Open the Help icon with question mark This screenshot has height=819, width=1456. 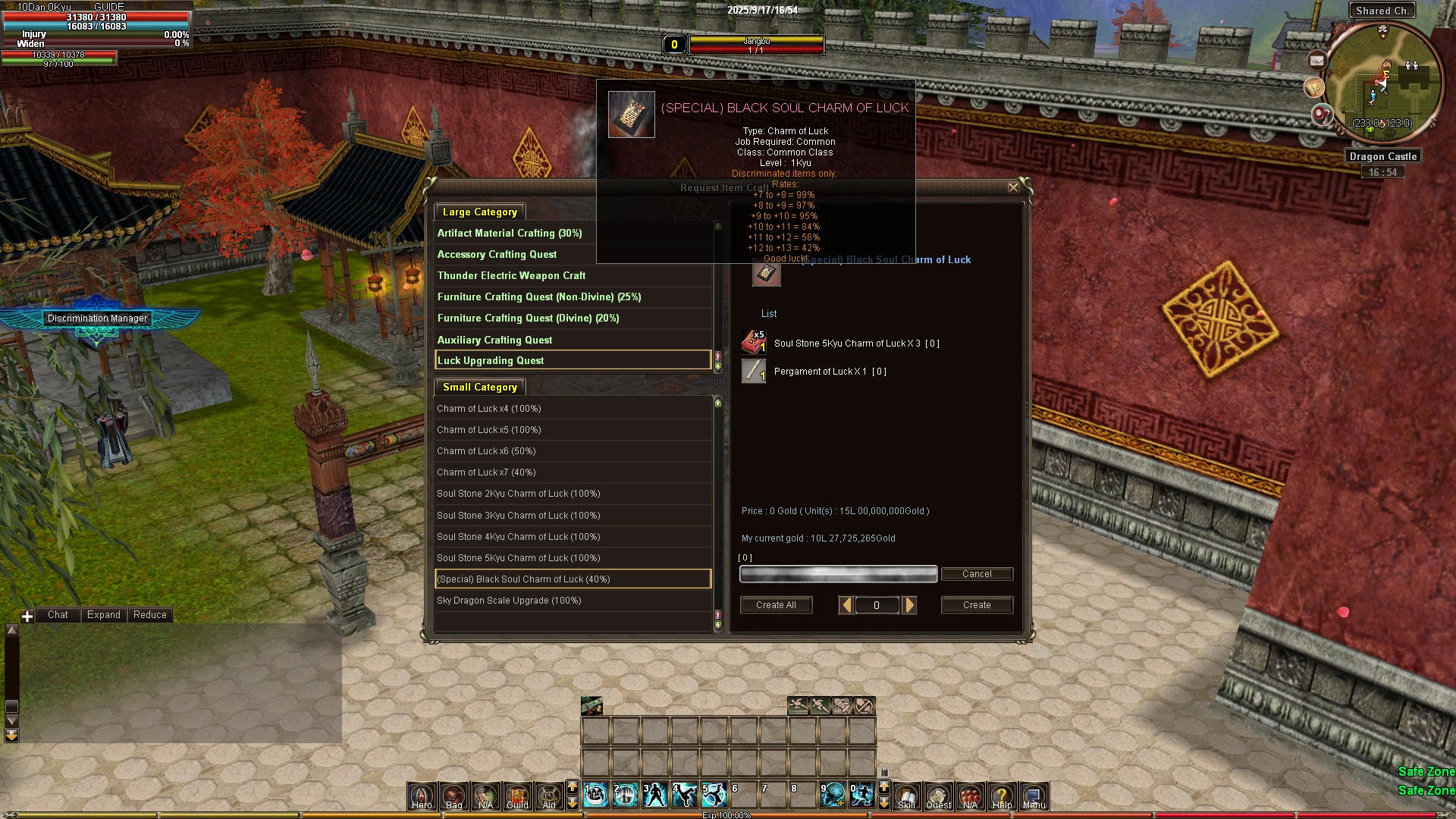(1002, 796)
